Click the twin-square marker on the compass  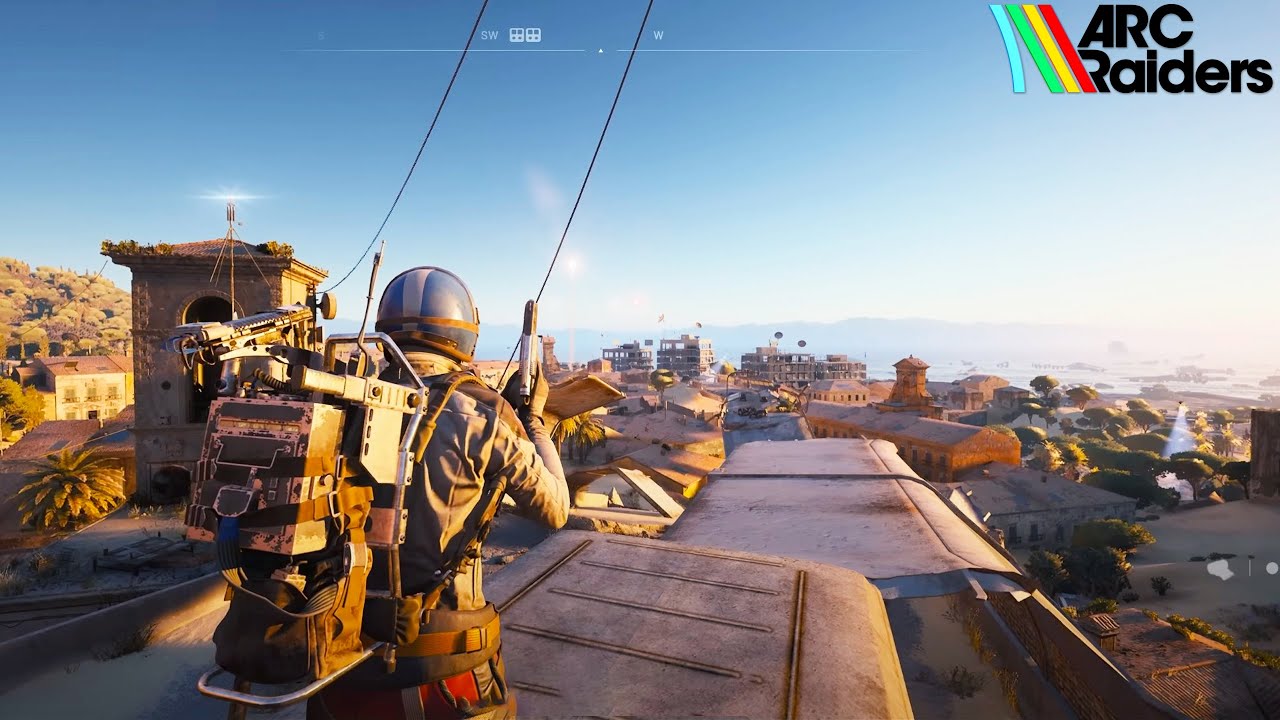point(525,35)
